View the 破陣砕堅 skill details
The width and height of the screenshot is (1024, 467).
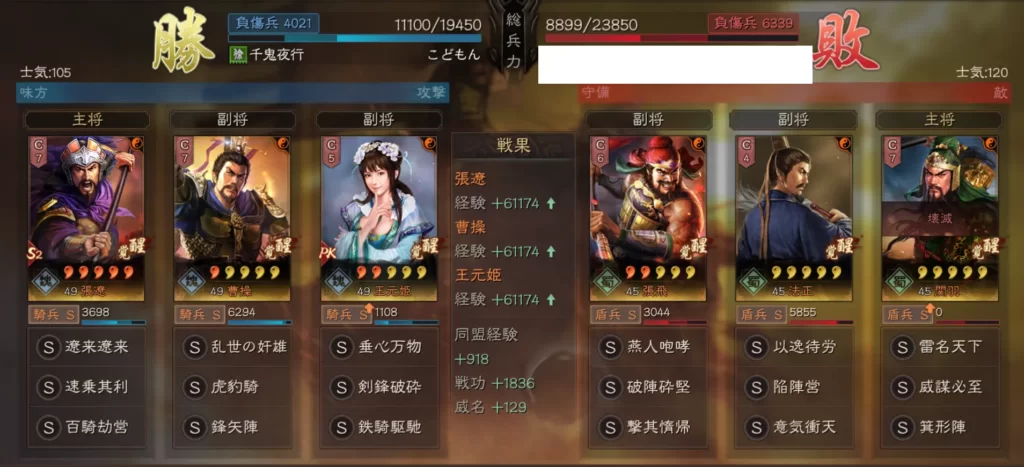point(647,387)
